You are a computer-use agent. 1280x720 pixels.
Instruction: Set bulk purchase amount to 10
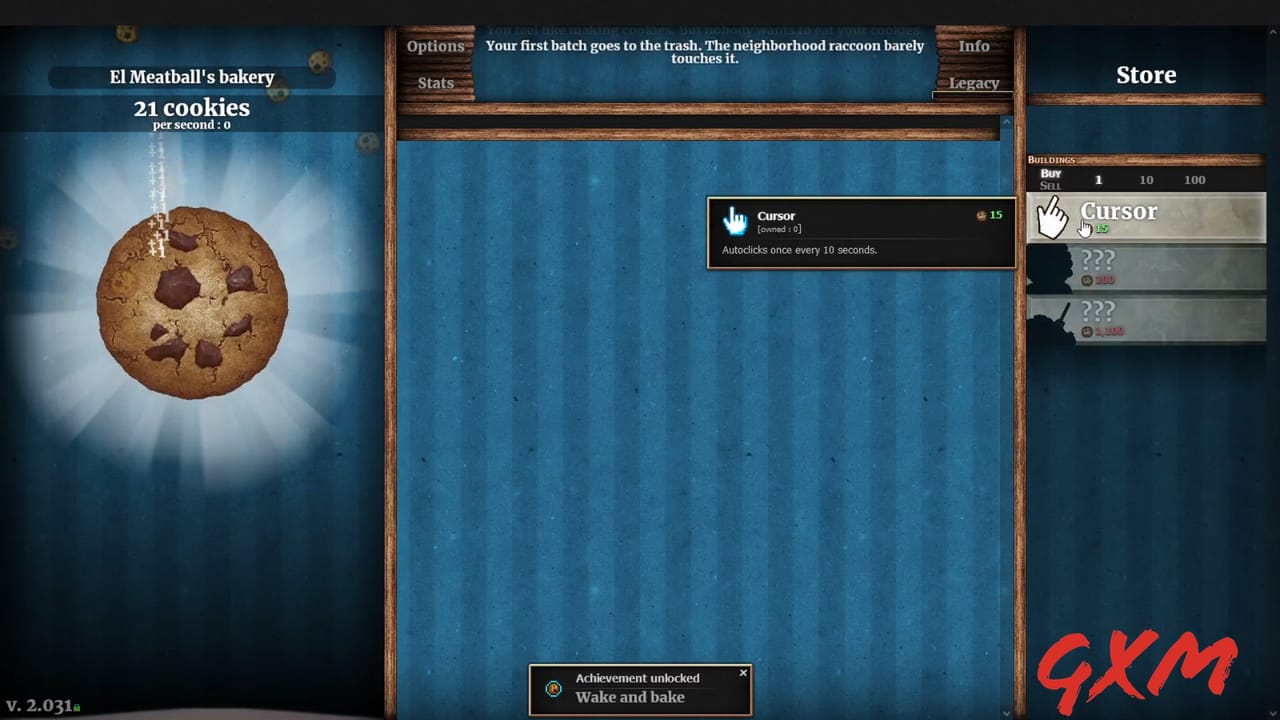1146,180
